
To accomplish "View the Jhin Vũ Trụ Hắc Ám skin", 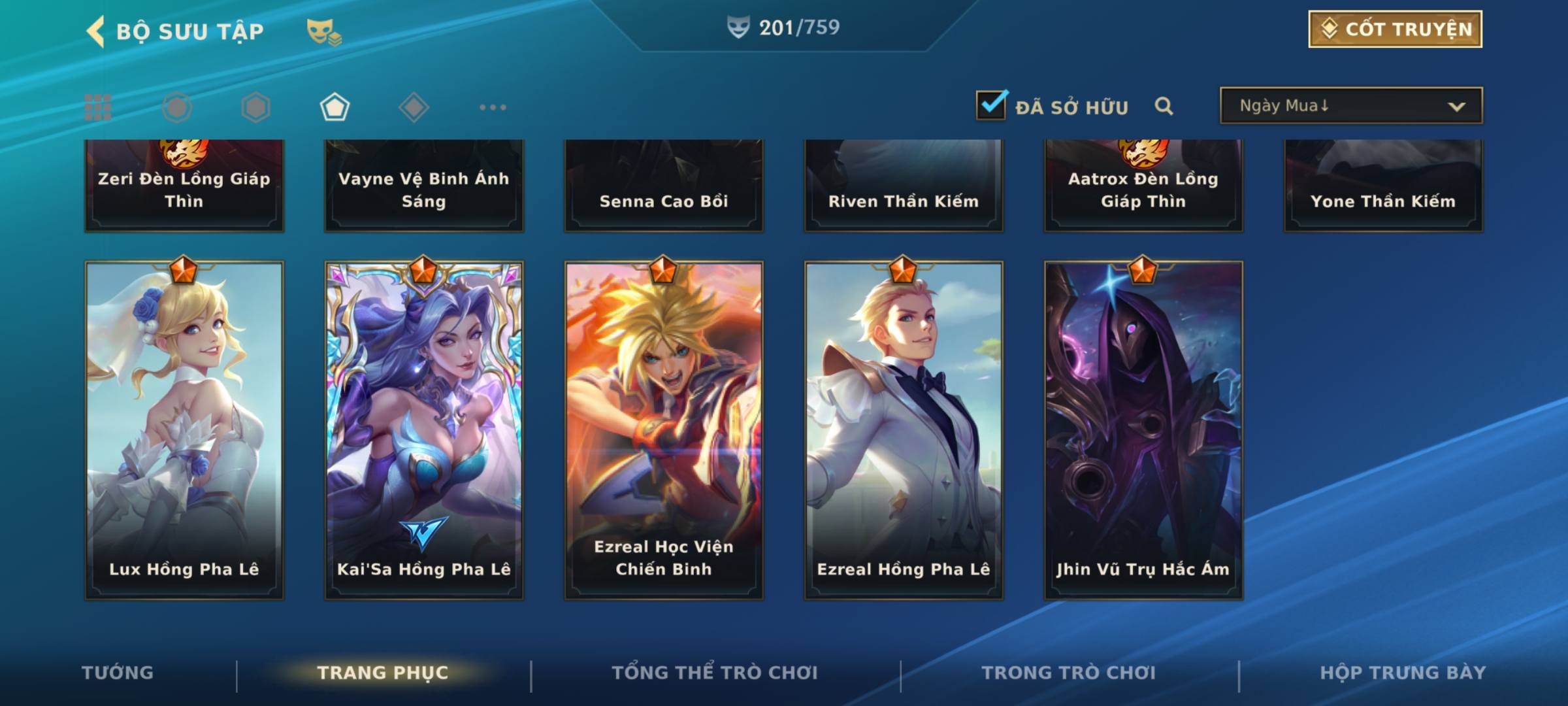I will point(1143,430).
